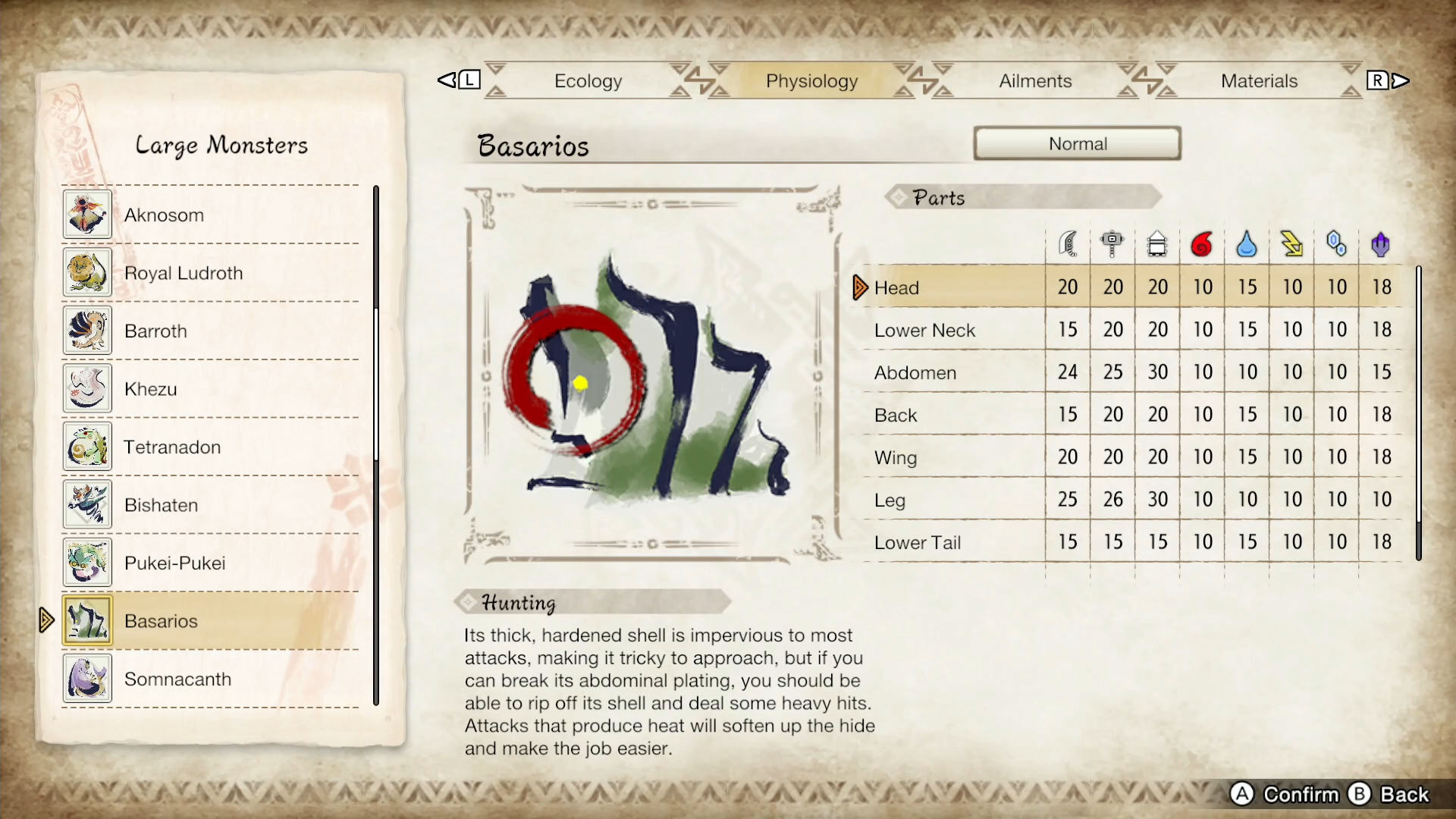This screenshot has height=819, width=1456.
Task: Pick the Lower Tail parts row
Action: [x=917, y=543]
